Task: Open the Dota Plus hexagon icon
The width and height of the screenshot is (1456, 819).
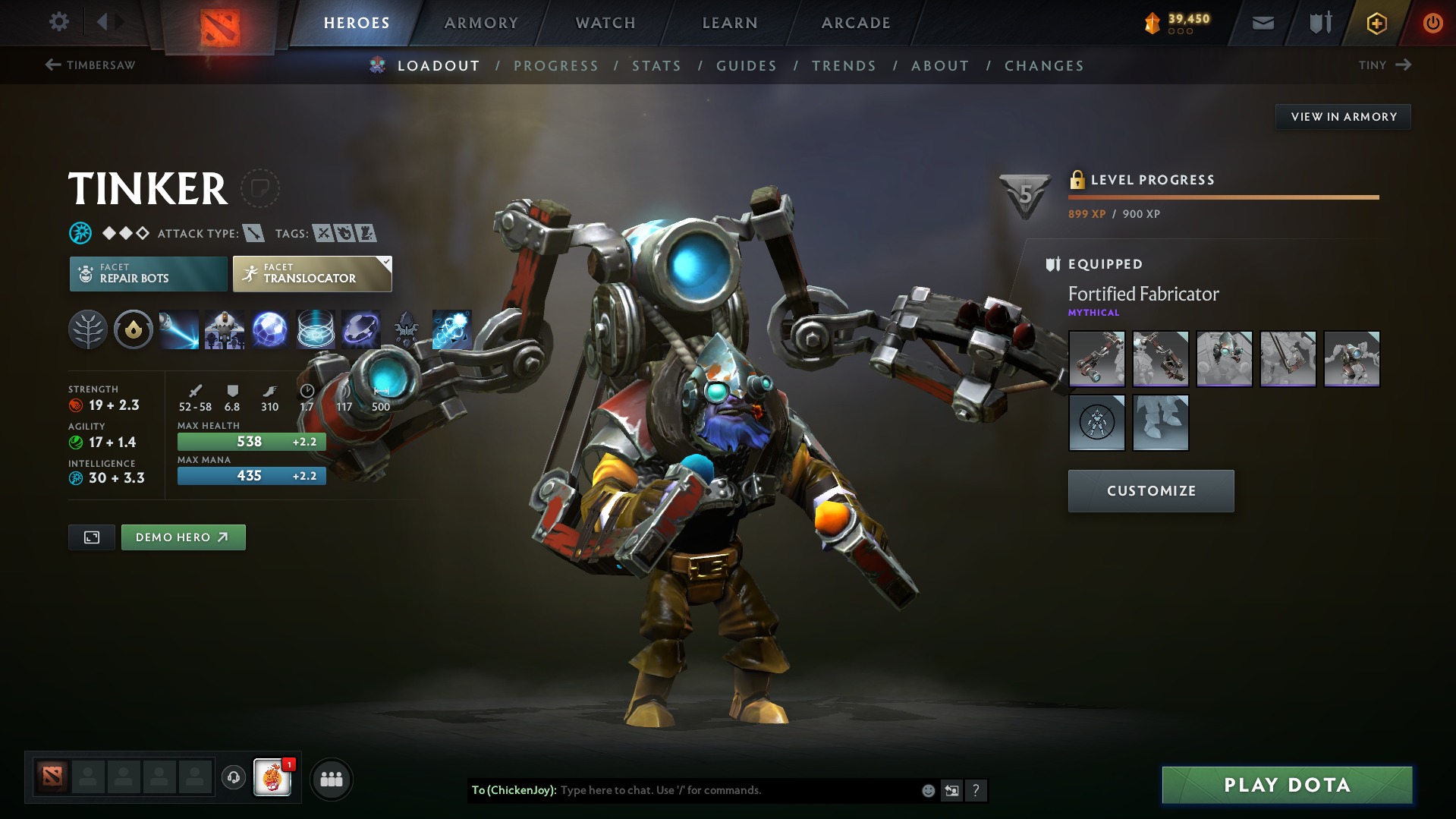Action: point(1376,23)
